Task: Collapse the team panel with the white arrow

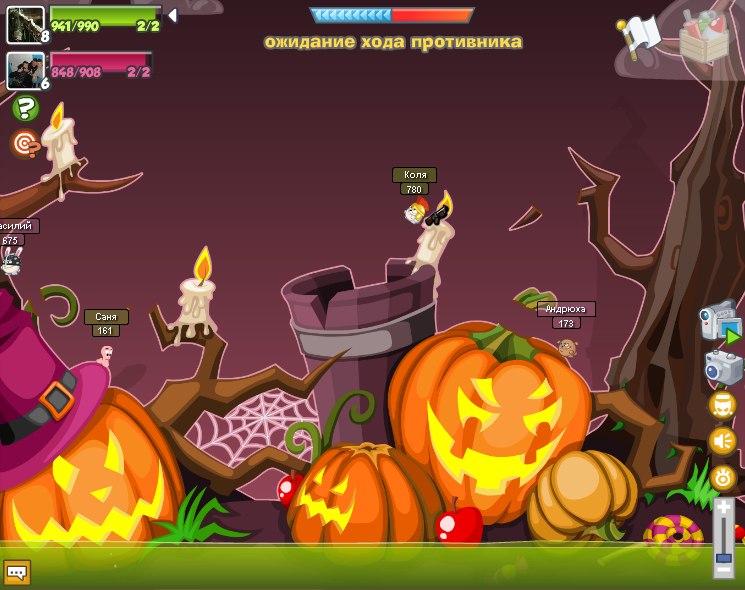Action: tap(172, 15)
